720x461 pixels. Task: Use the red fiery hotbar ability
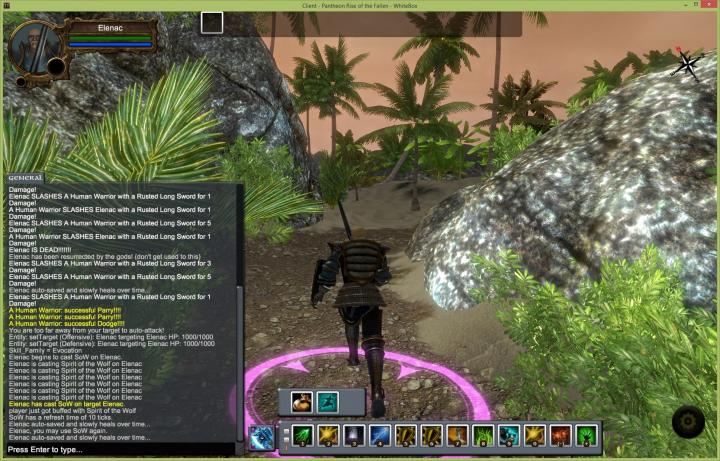point(561,436)
